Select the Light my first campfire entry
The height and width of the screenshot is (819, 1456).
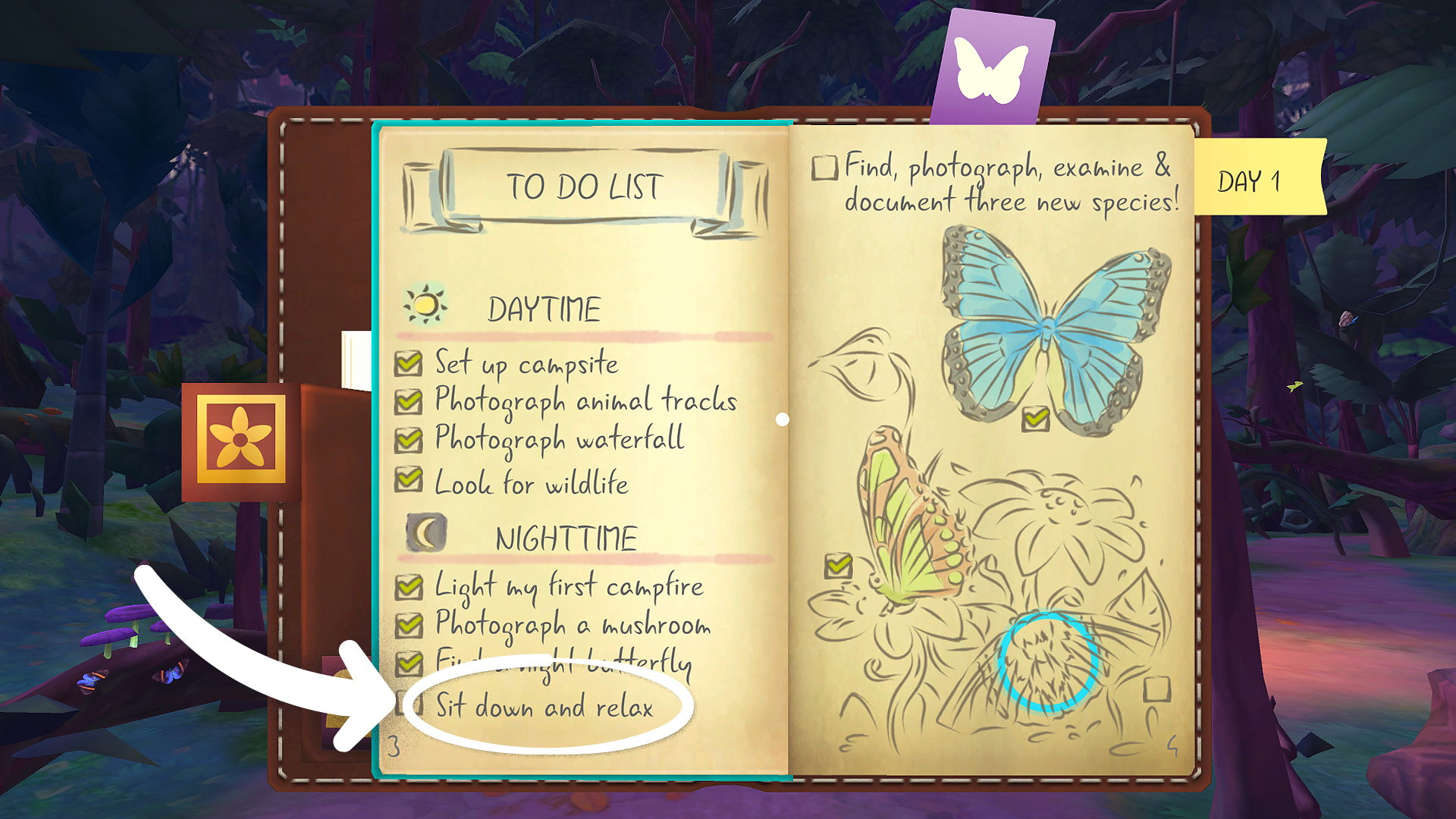[x=567, y=585]
